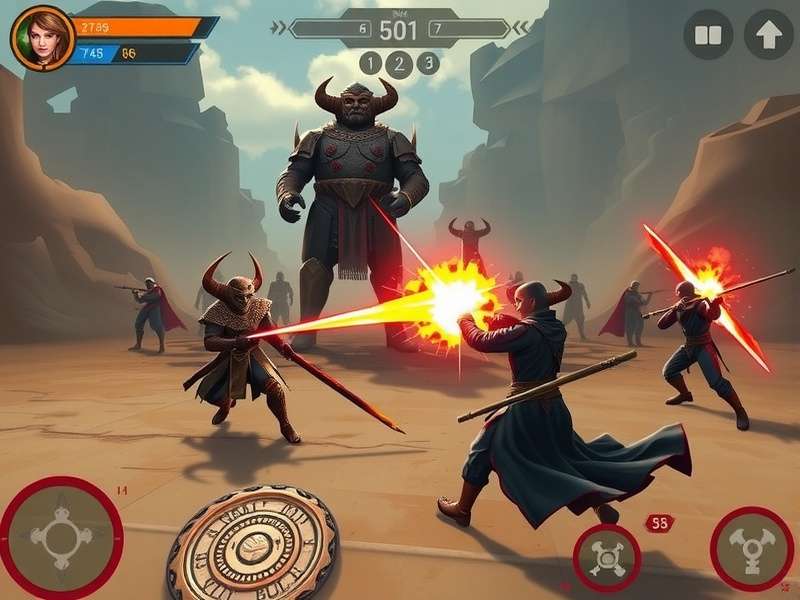
Task: Pause the game with the two-bar button
Action: coord(708,36)
